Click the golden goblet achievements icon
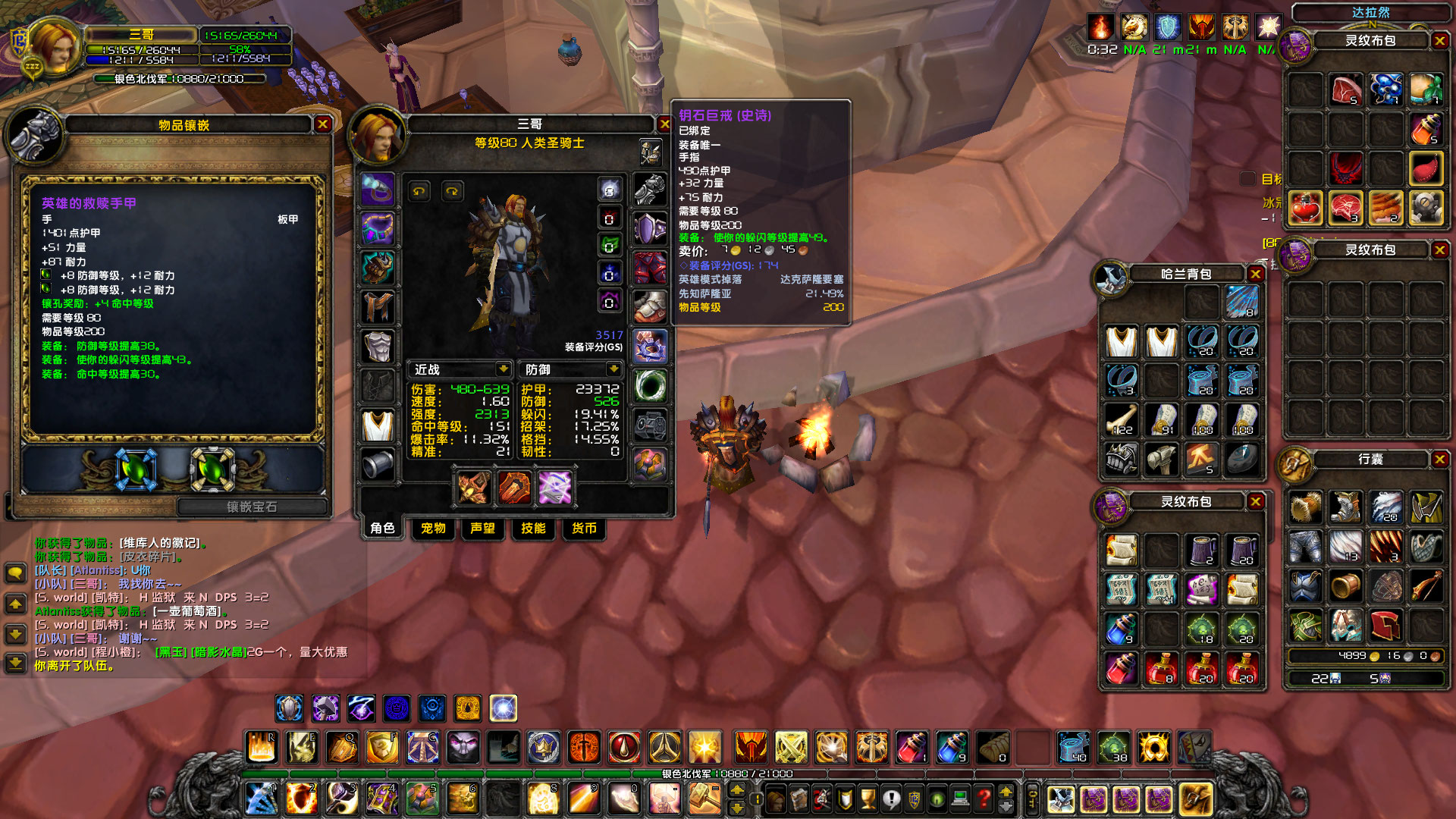 tap(868, 799)
